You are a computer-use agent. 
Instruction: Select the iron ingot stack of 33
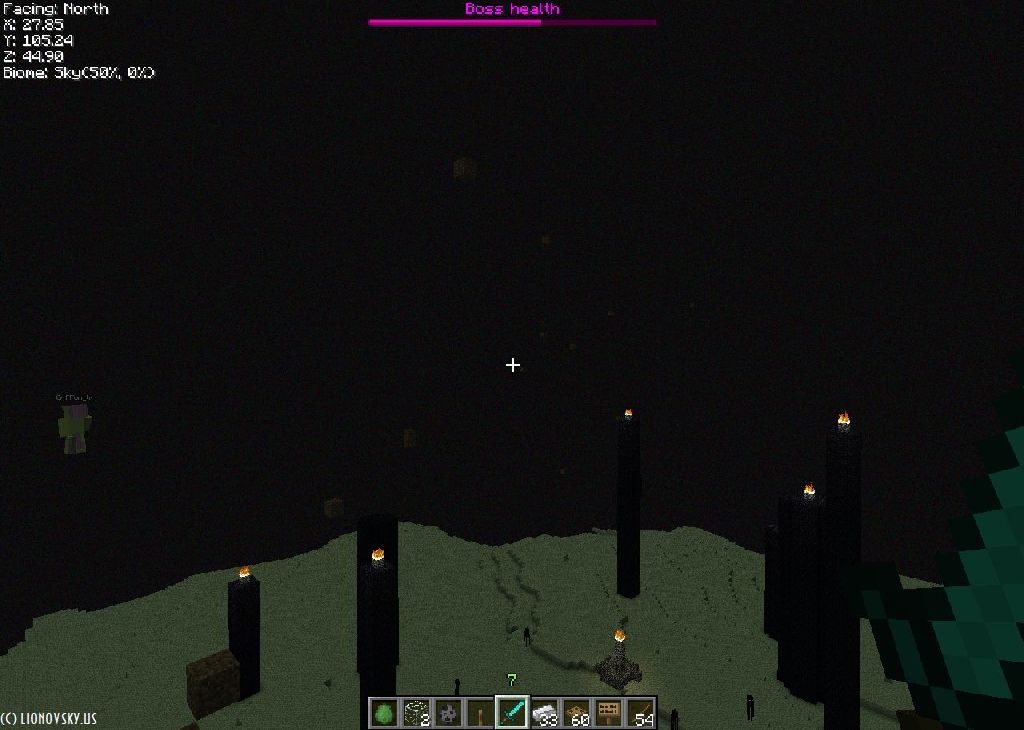click(x=544, y=712)
